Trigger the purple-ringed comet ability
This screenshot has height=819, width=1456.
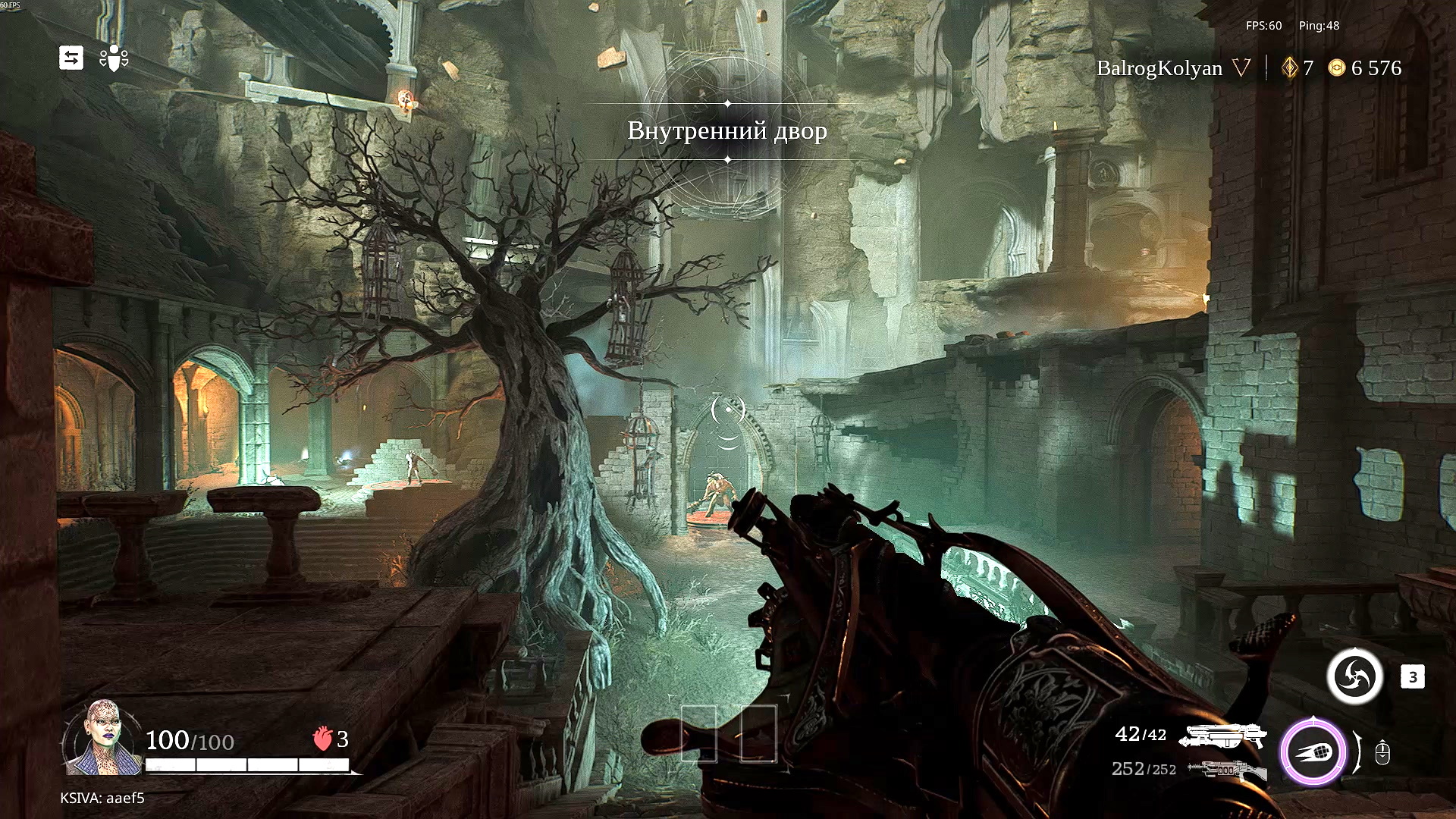(1313, 752)
